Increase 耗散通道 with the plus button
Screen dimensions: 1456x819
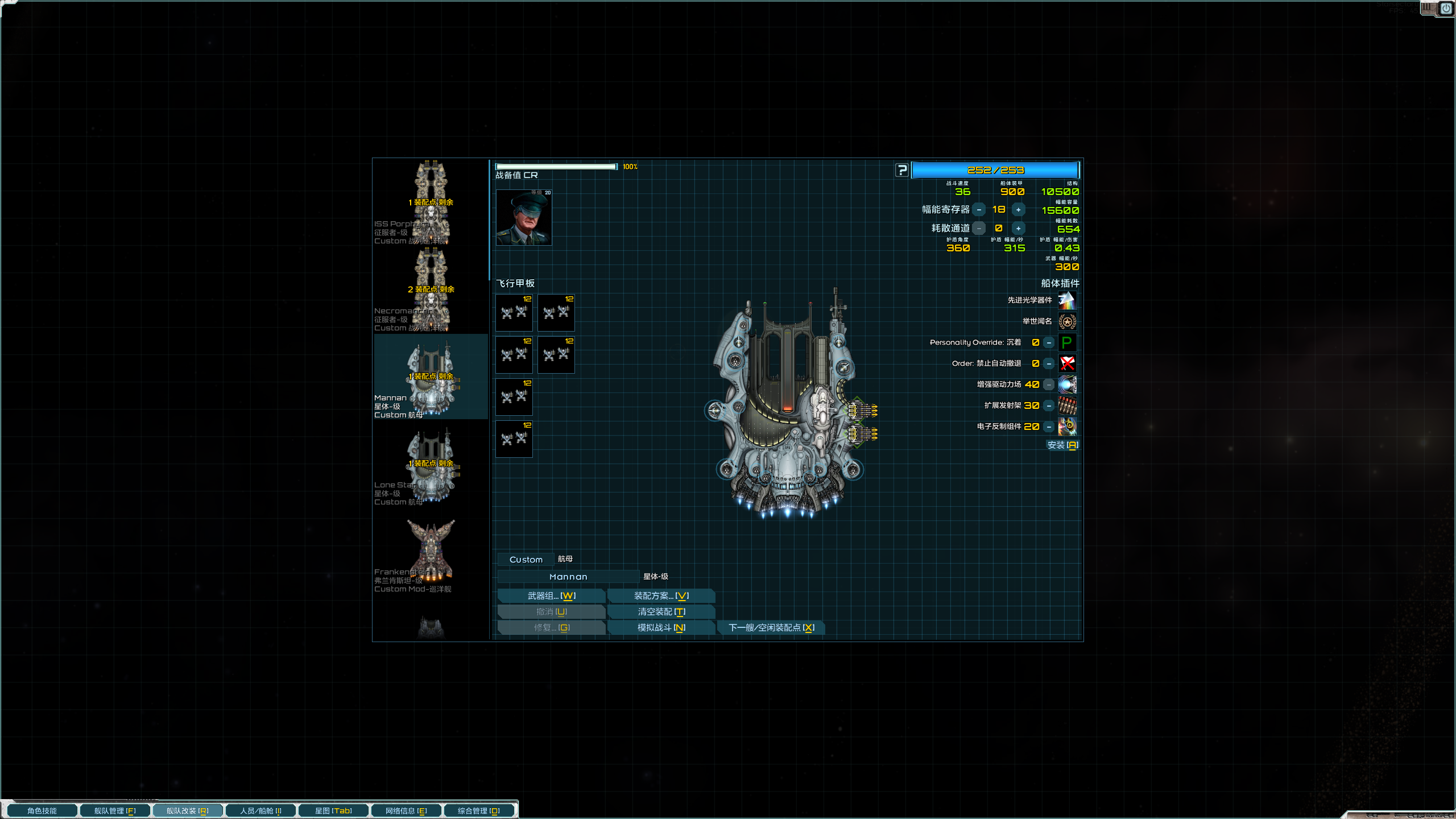click(1018, 229)
